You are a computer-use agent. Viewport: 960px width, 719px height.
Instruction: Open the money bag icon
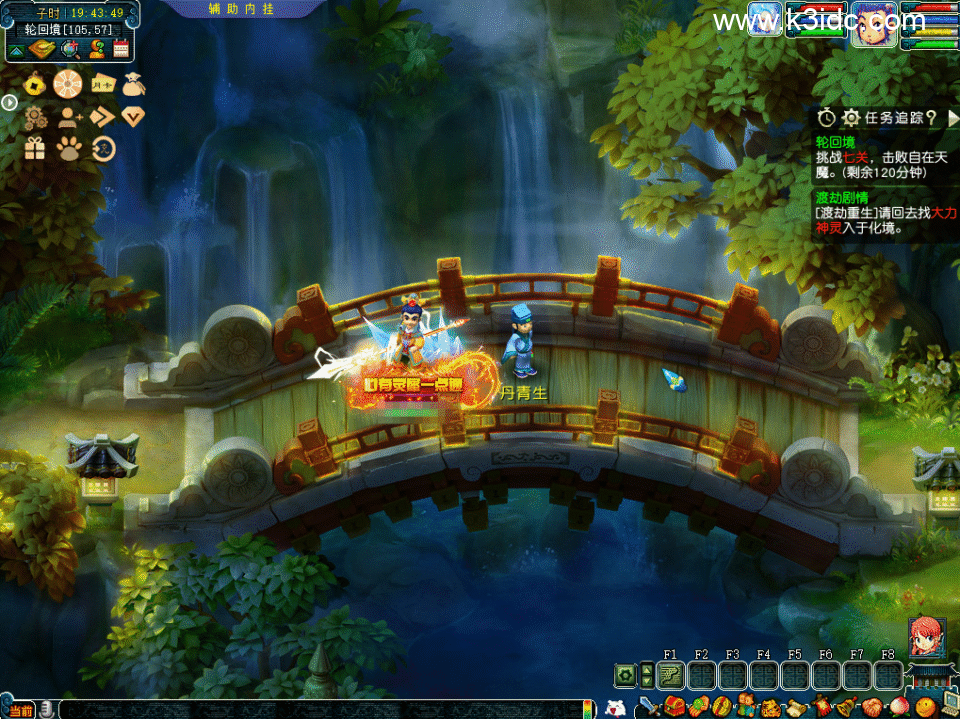(x=134, y=85)
